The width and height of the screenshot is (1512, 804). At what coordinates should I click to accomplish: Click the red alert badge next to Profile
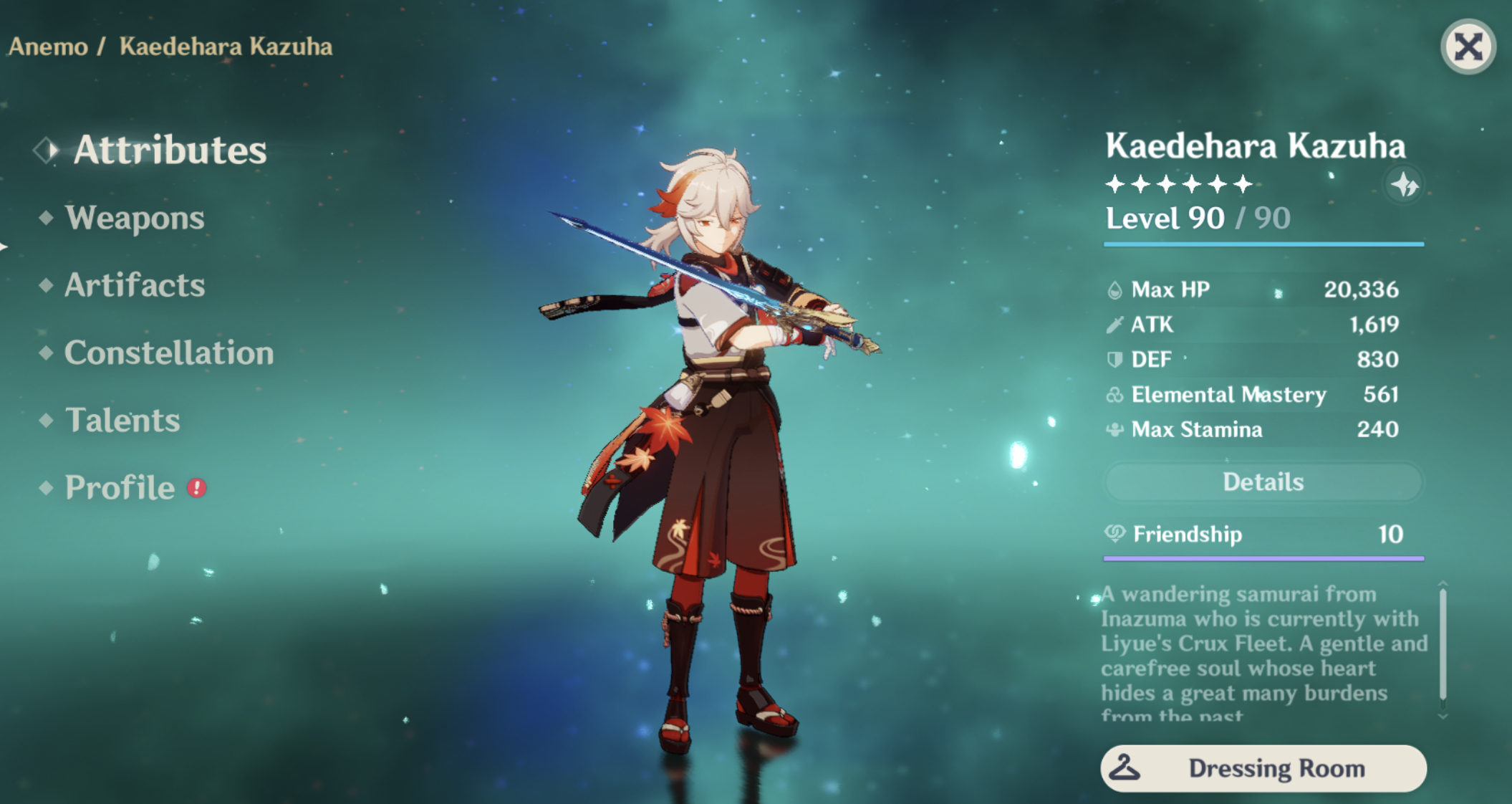pyautogui.click(x=196, y=487)
